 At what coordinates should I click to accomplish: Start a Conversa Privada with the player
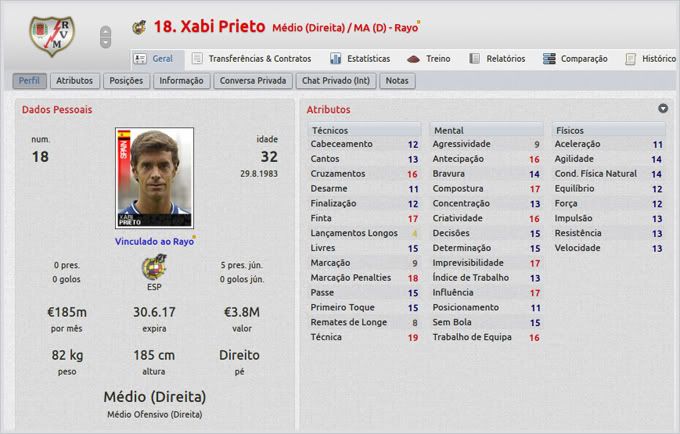251,80
